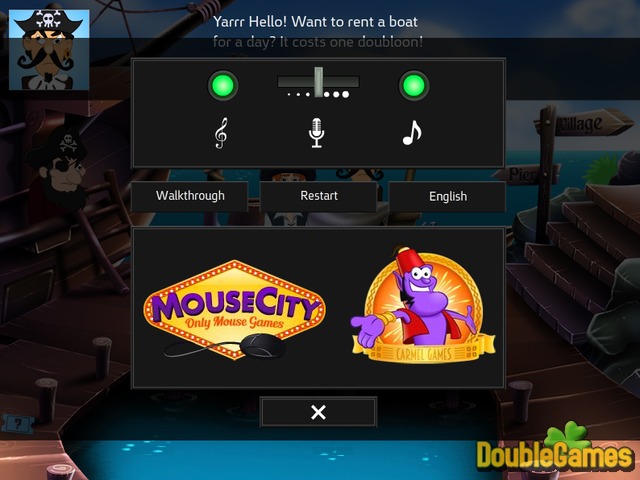Viewport: 640px width, 480px height.
Task: Close the options panel with X
Action: [x=318, y=412]
